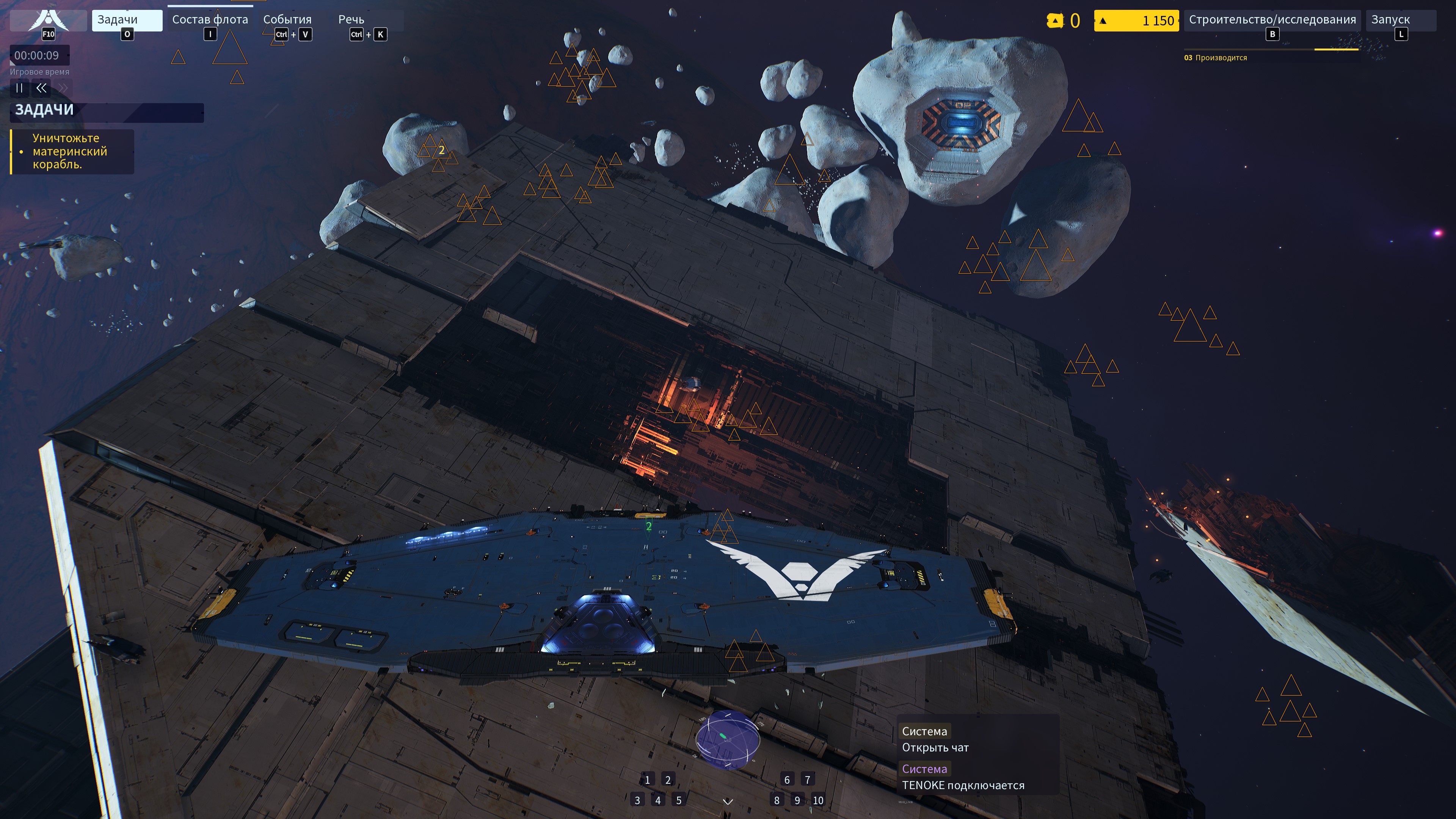Select control group 8
Screen dimensions: 1456x819
point(777,800)
